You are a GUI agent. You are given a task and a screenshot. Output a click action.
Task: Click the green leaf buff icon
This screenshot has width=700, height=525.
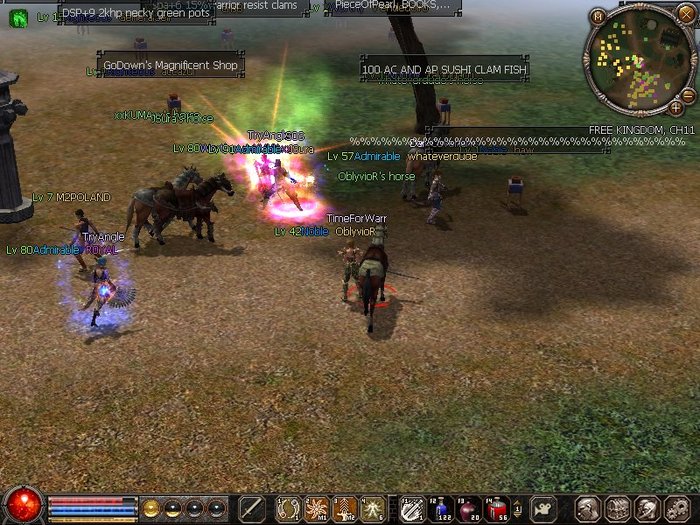point(18,17)
